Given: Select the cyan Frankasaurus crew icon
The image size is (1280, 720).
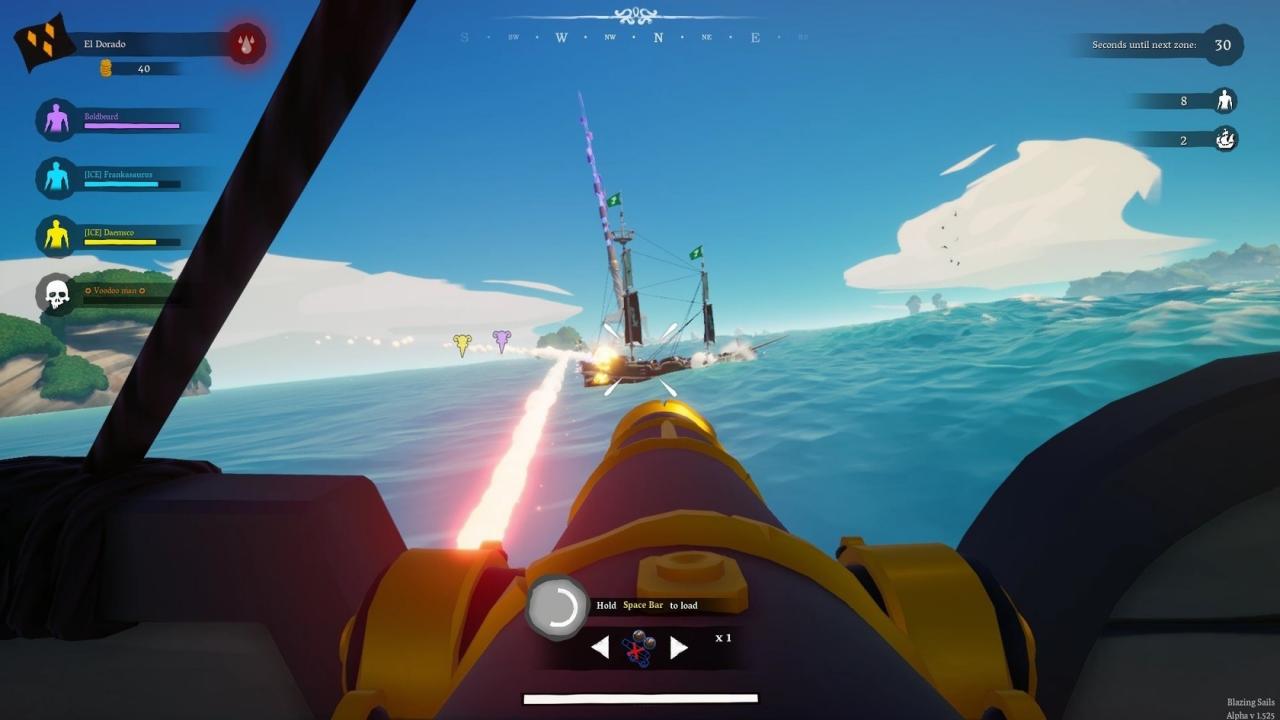Looking at the screenshot, I should tap(57, 178).
